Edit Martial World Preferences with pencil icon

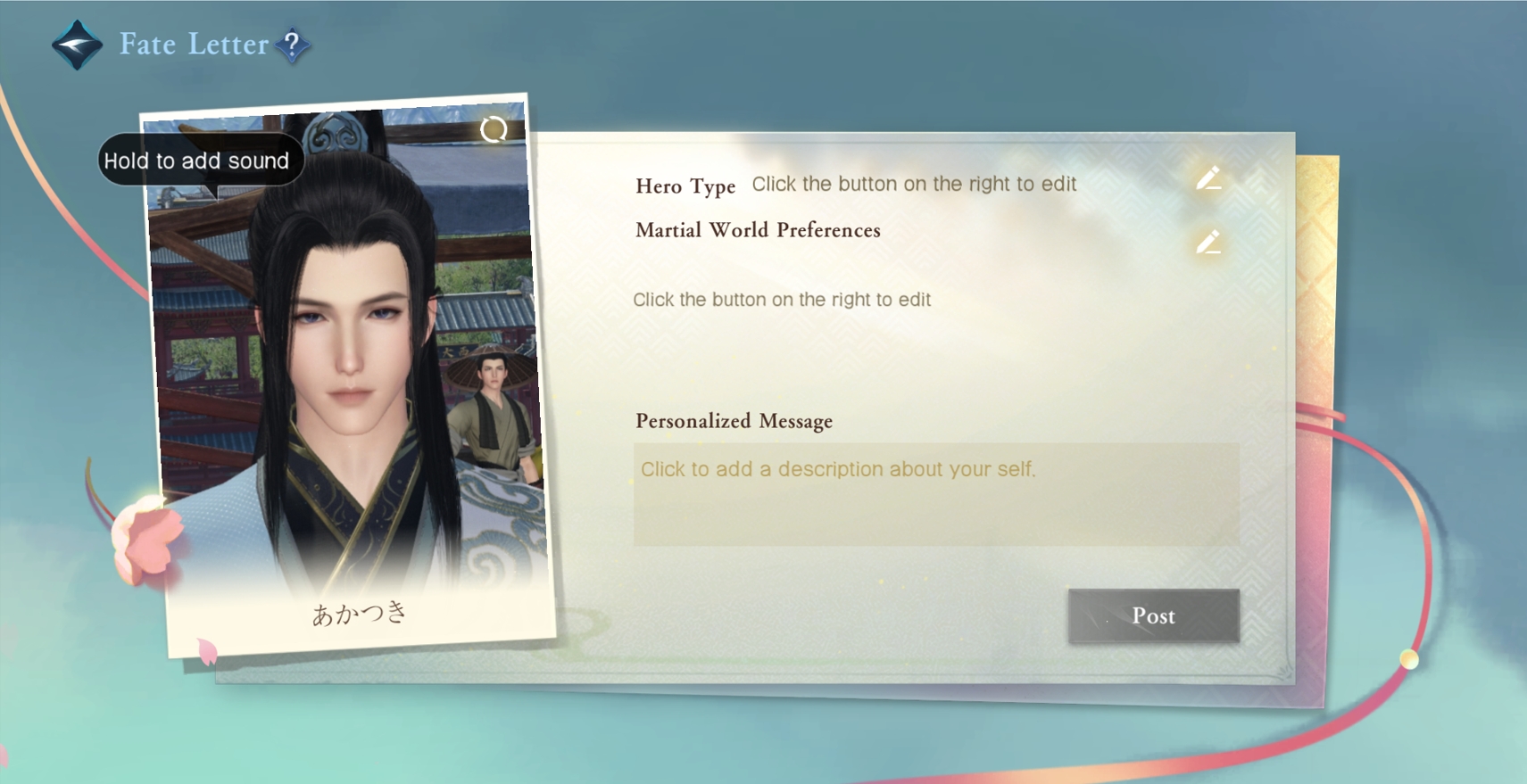click(1208, 243)
